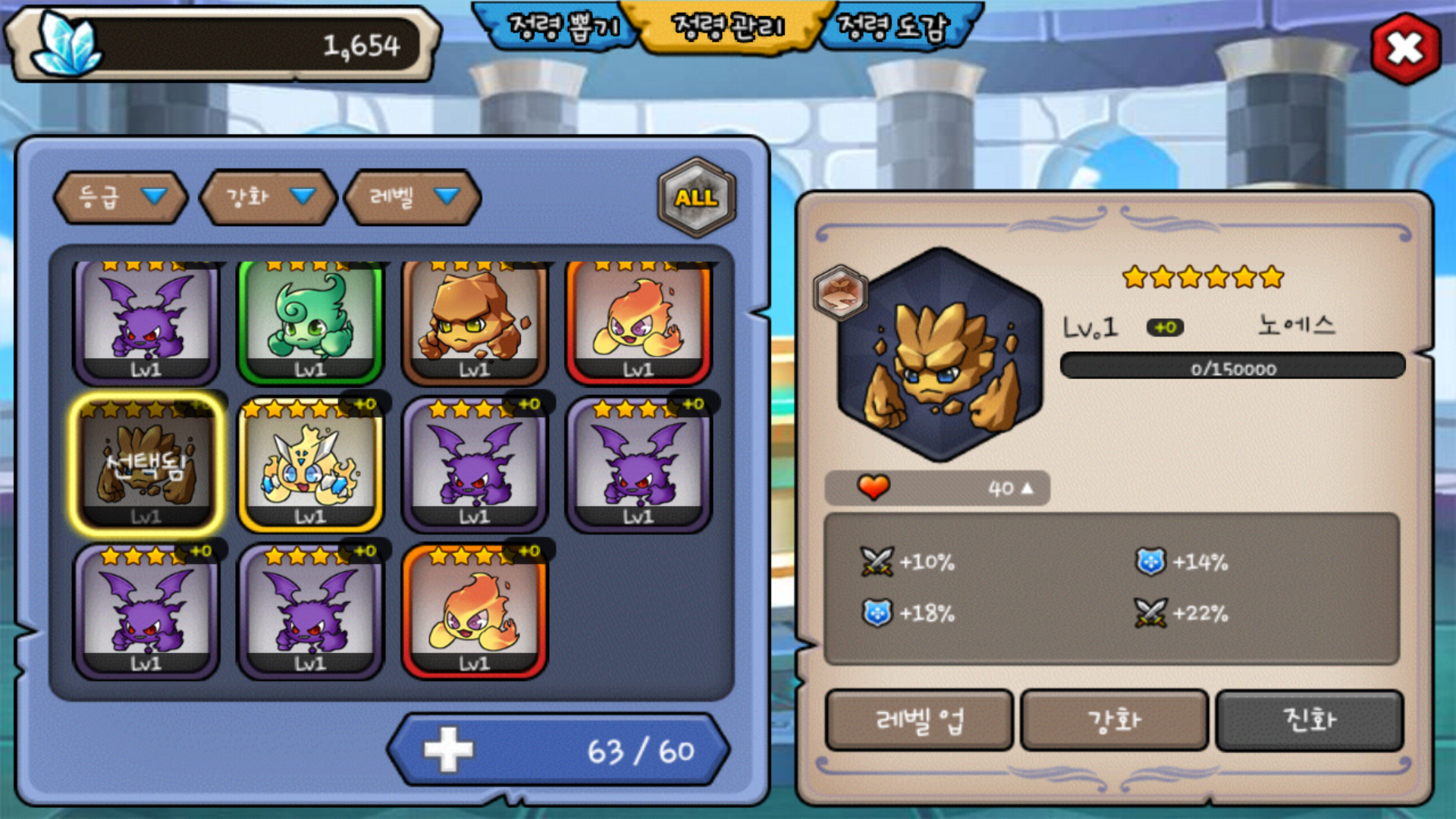Select the selected rock golem card

click(146, 464)
